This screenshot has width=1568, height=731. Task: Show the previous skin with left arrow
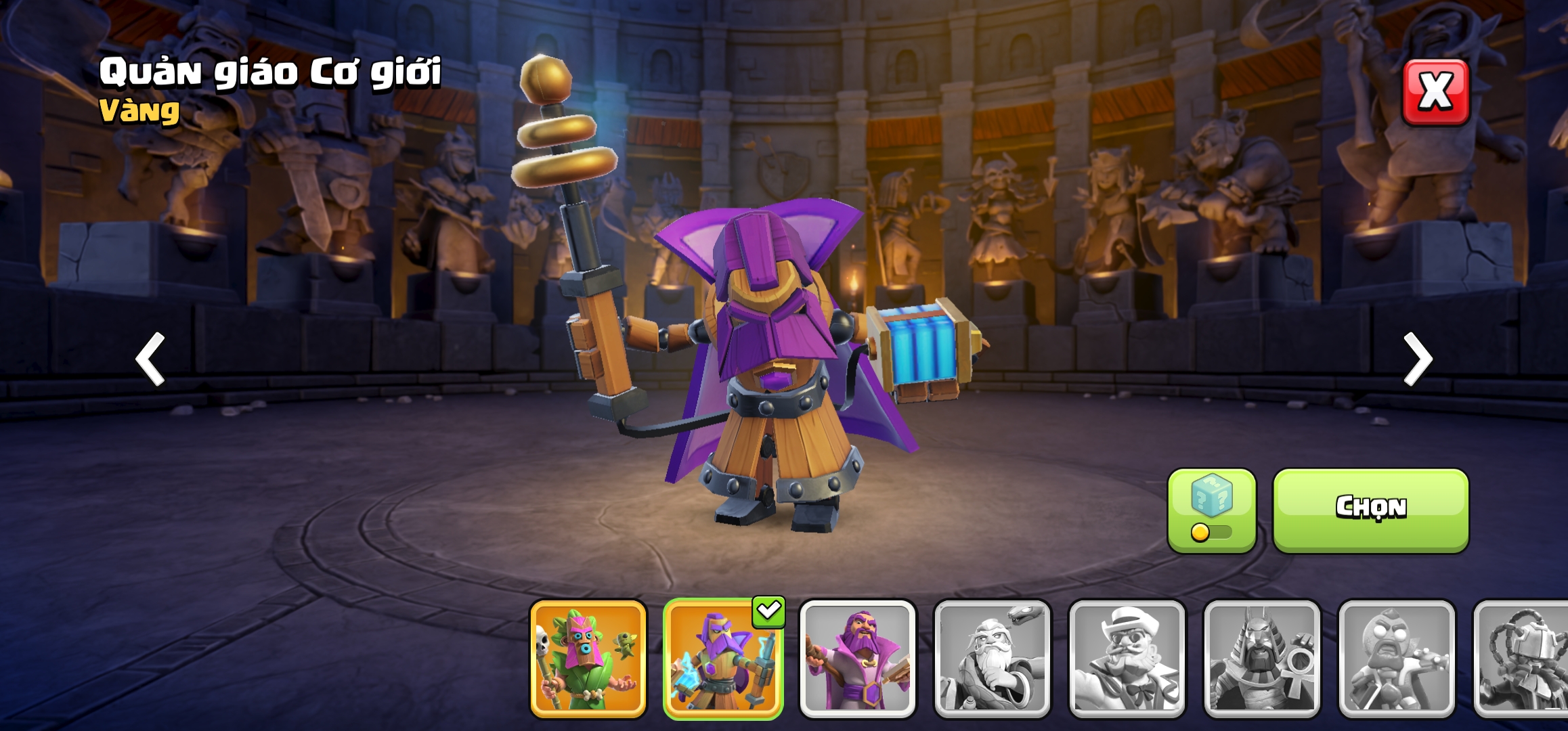(150, 359)
